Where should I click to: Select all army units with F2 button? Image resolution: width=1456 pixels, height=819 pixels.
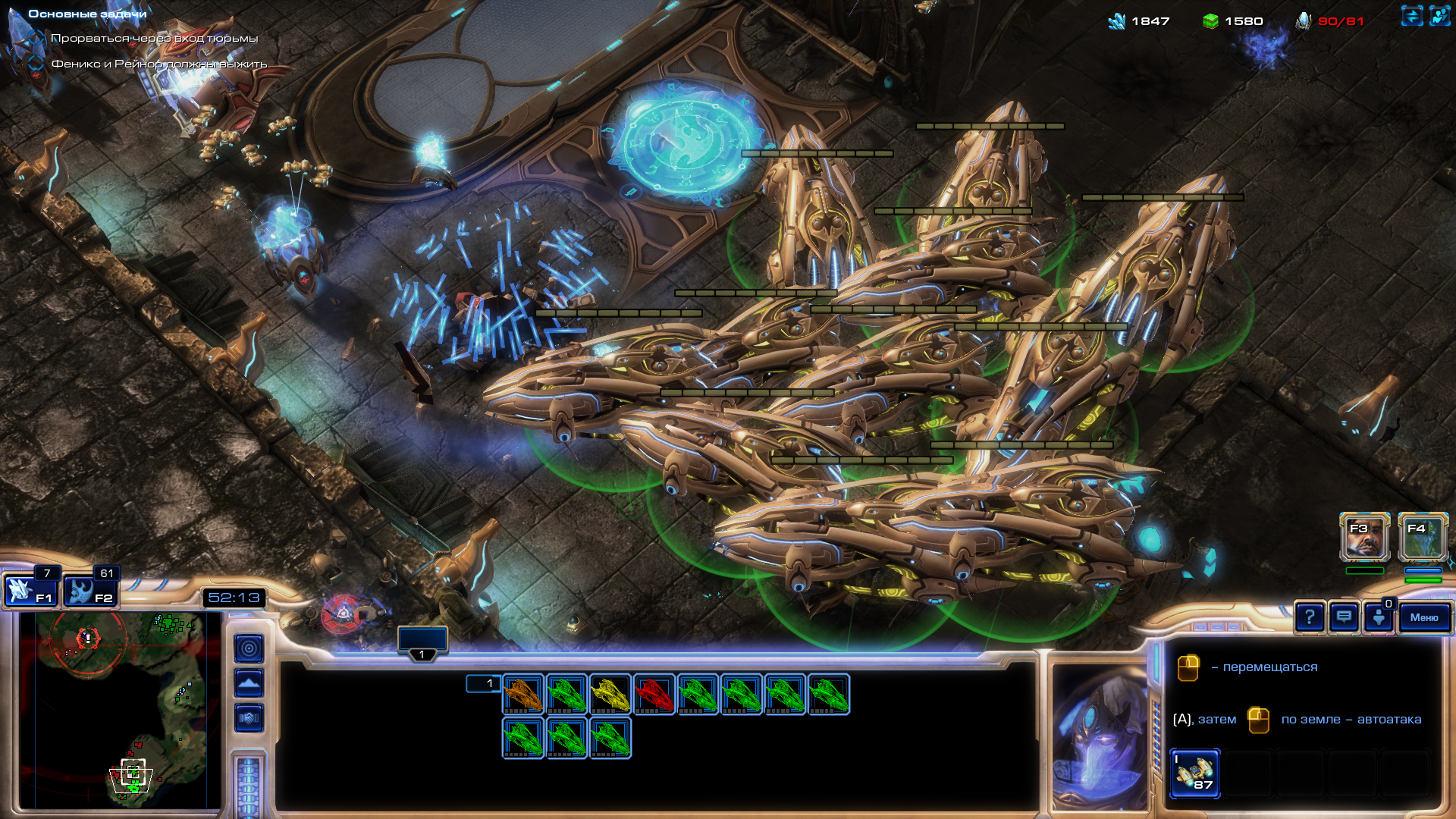(89, 591)
